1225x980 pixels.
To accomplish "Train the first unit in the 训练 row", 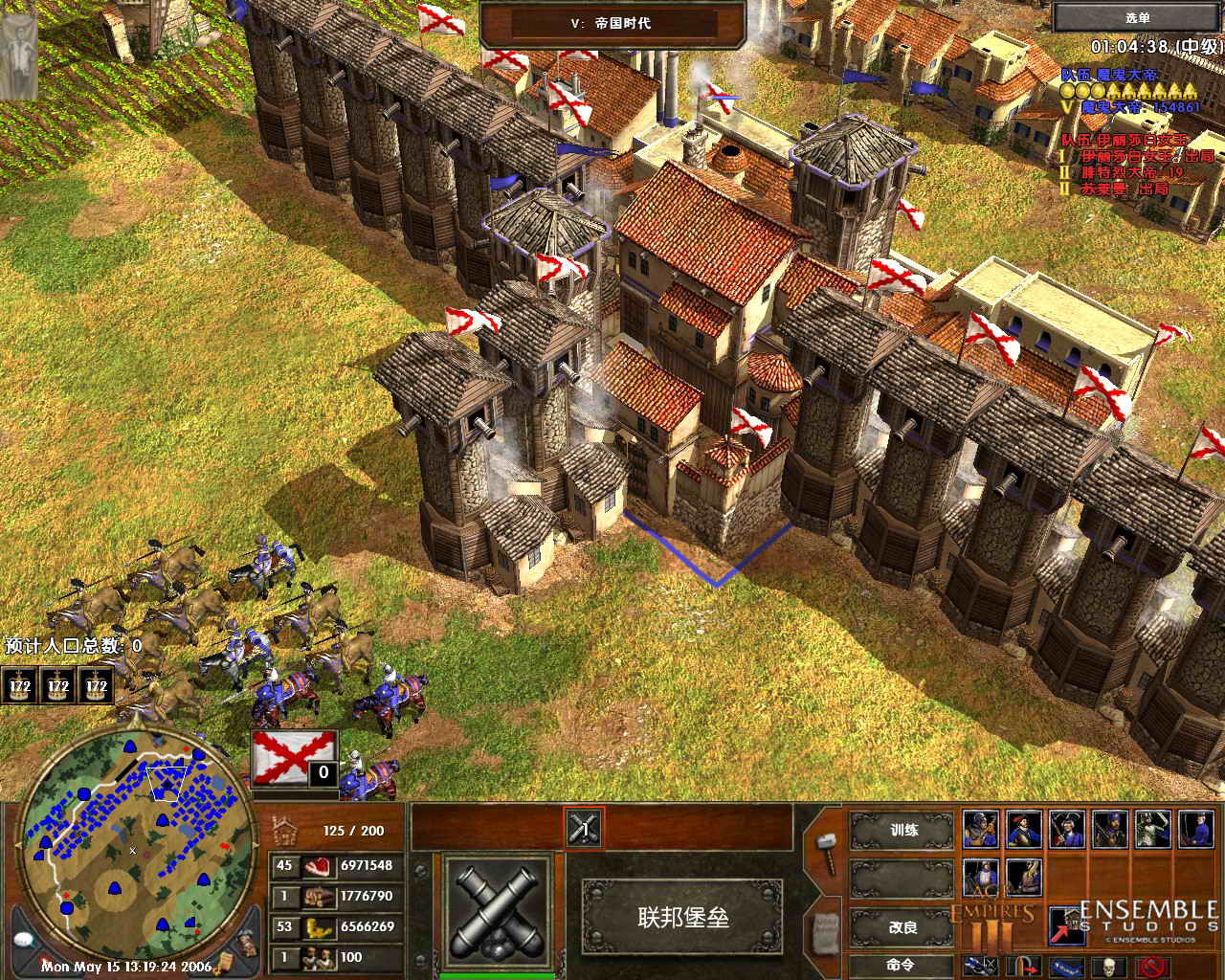I will tap(980, 829).
